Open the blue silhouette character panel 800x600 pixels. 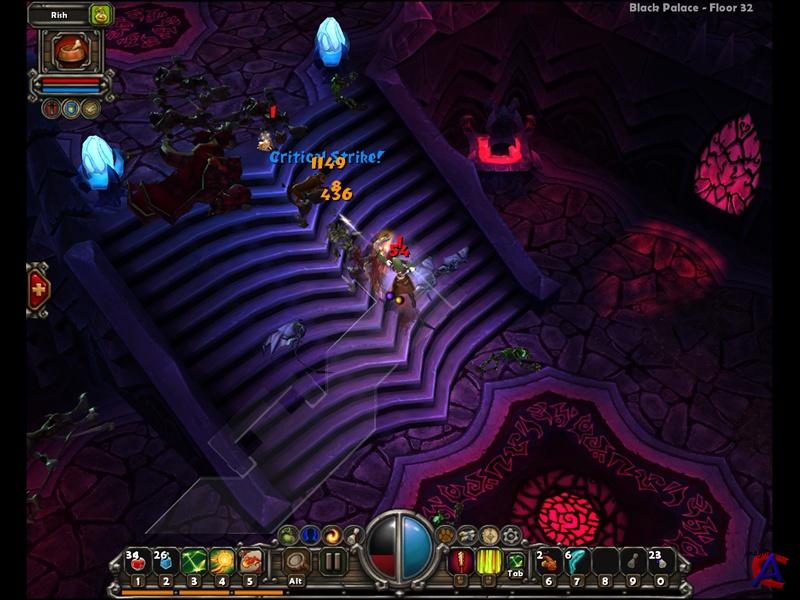click(x=310, y=534)
